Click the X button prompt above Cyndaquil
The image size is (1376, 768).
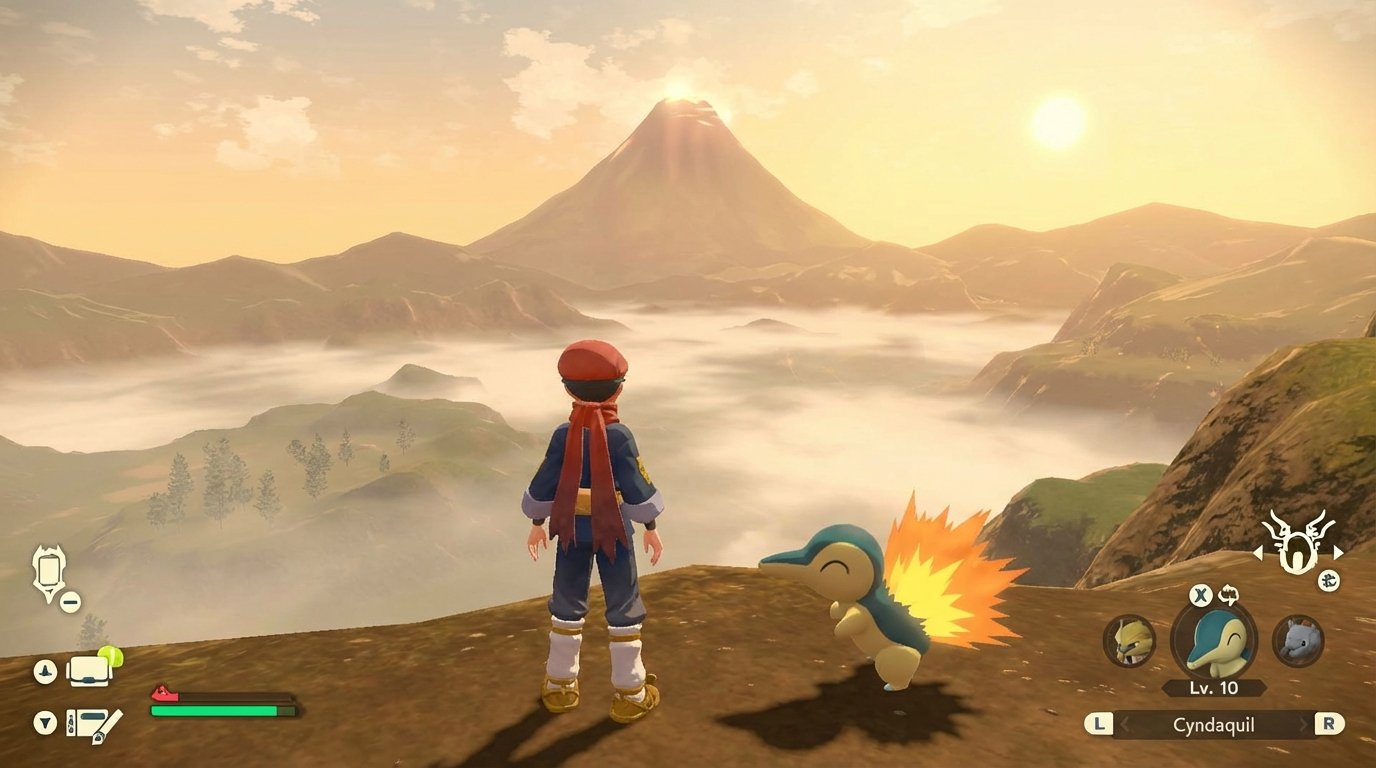coord(1200,594)
